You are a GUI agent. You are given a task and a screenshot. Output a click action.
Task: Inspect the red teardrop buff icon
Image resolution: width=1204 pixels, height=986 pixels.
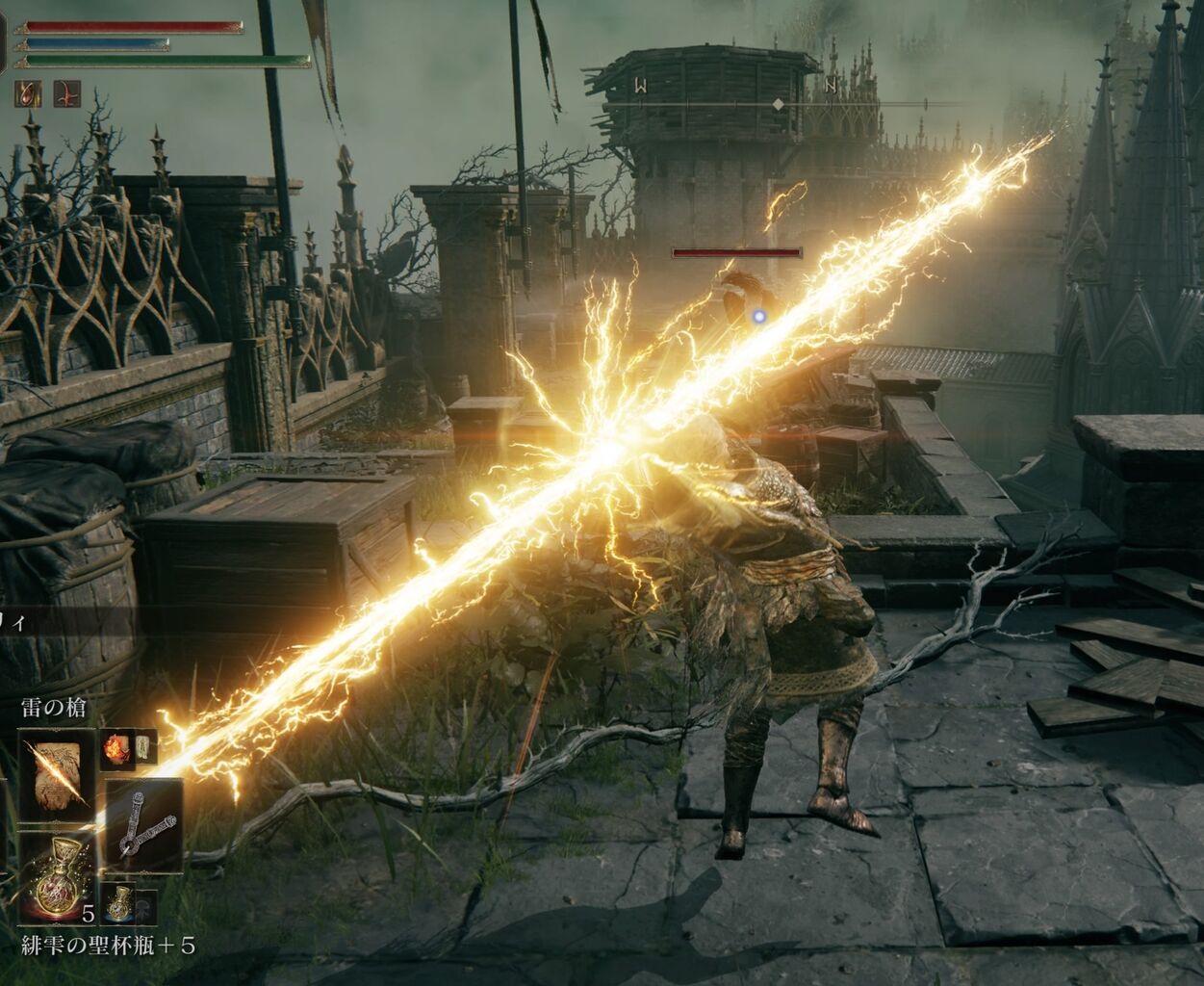[x=29, y=93]
